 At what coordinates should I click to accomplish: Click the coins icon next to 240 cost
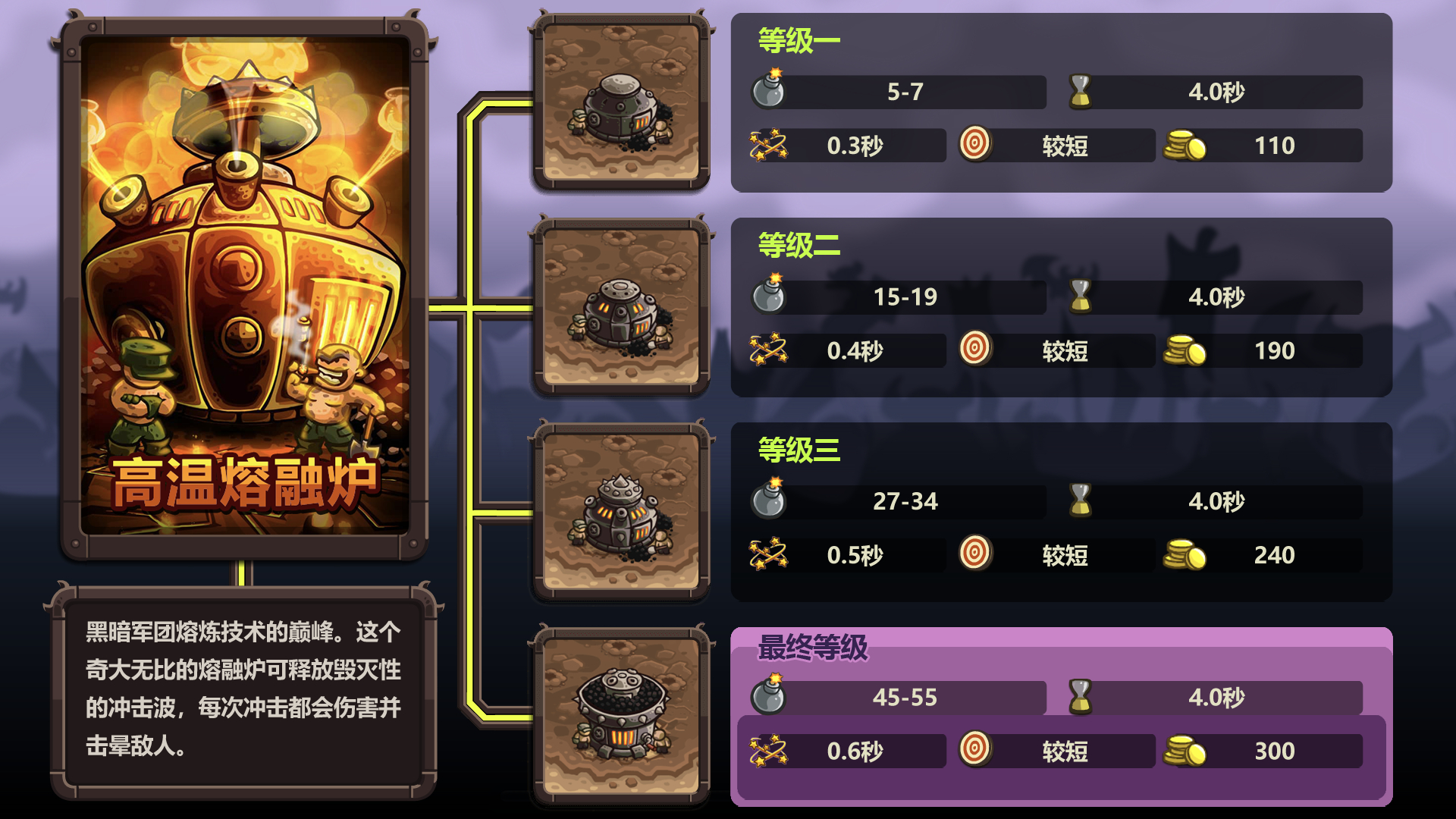[1183, 555]
